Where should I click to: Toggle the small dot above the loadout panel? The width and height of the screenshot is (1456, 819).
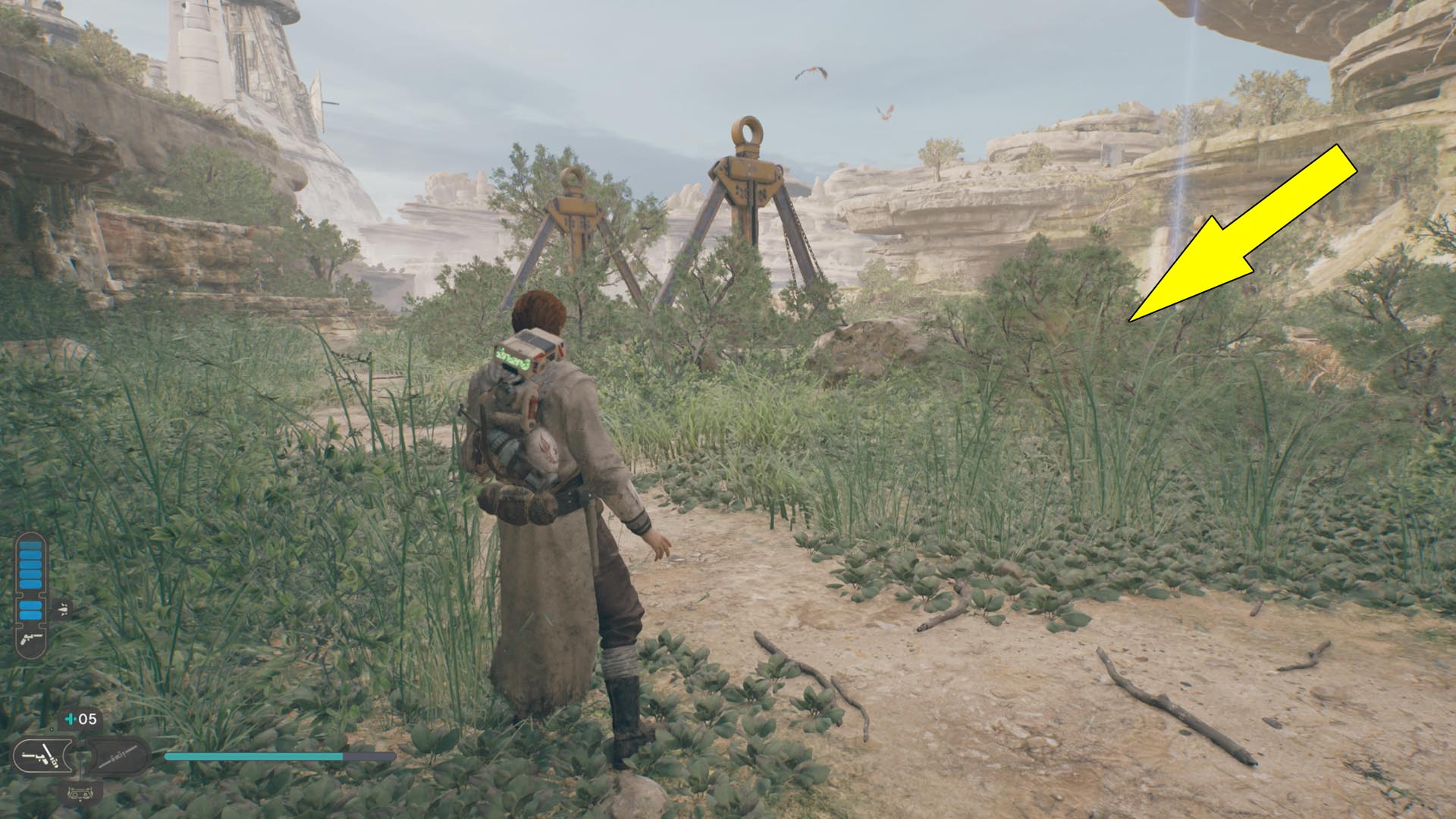[x=52, y=729]
